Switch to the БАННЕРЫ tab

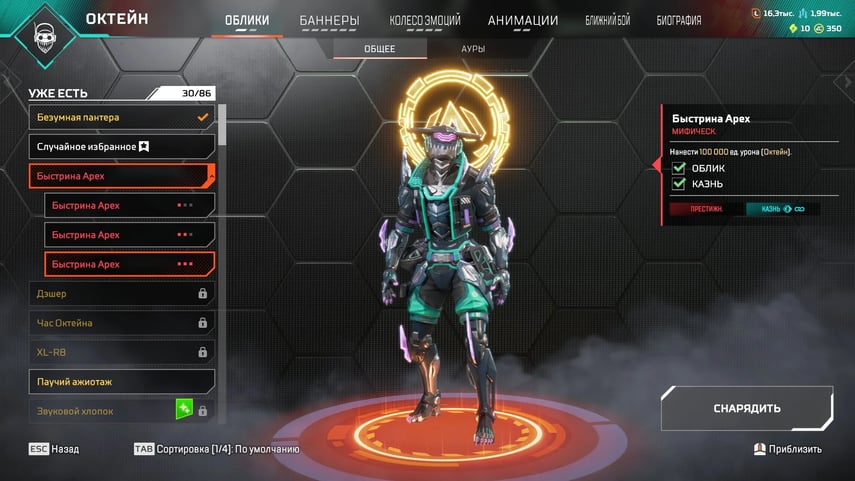[329, 20]
